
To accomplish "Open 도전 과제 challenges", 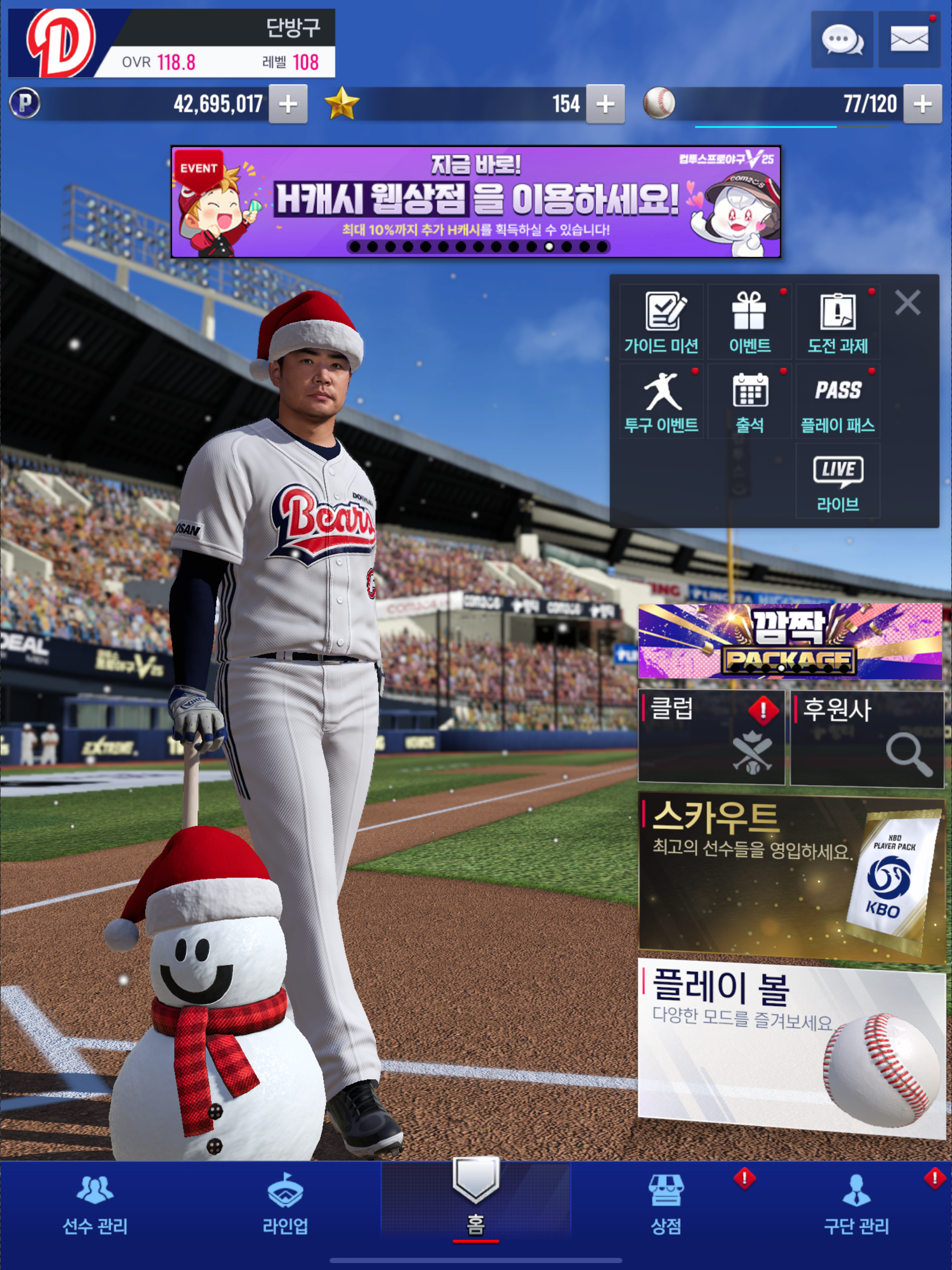I will click(x=838, y=323).
